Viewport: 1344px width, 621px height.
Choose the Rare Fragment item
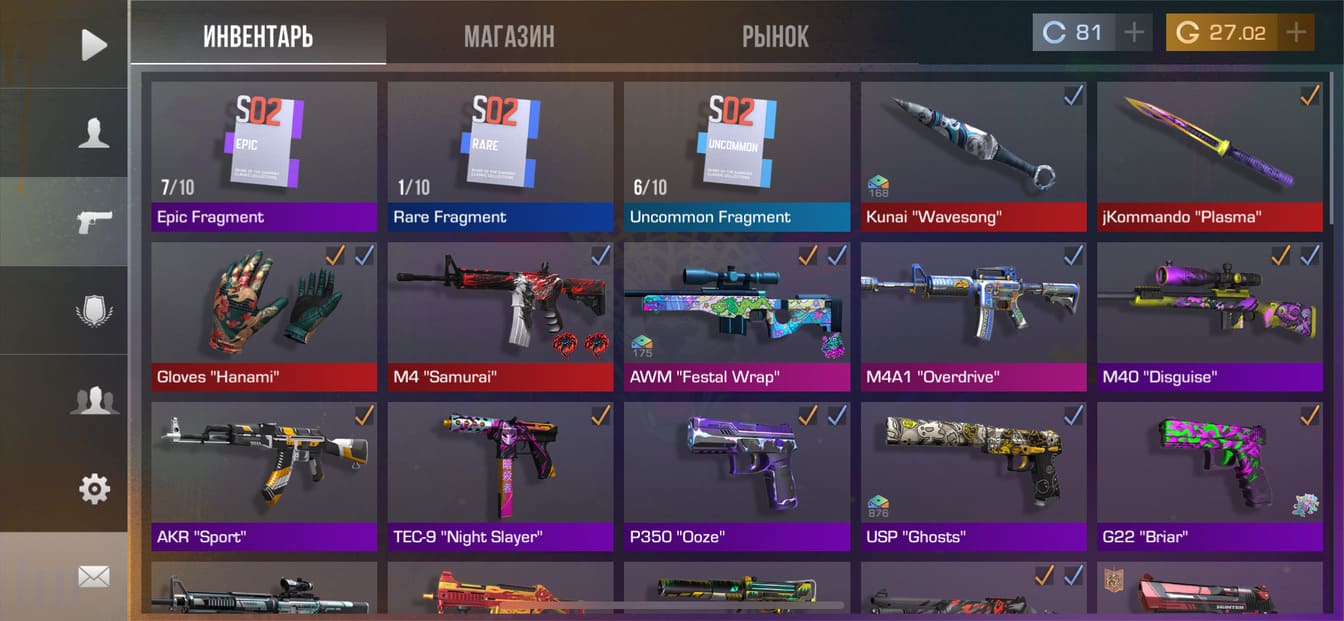[500, 155]
